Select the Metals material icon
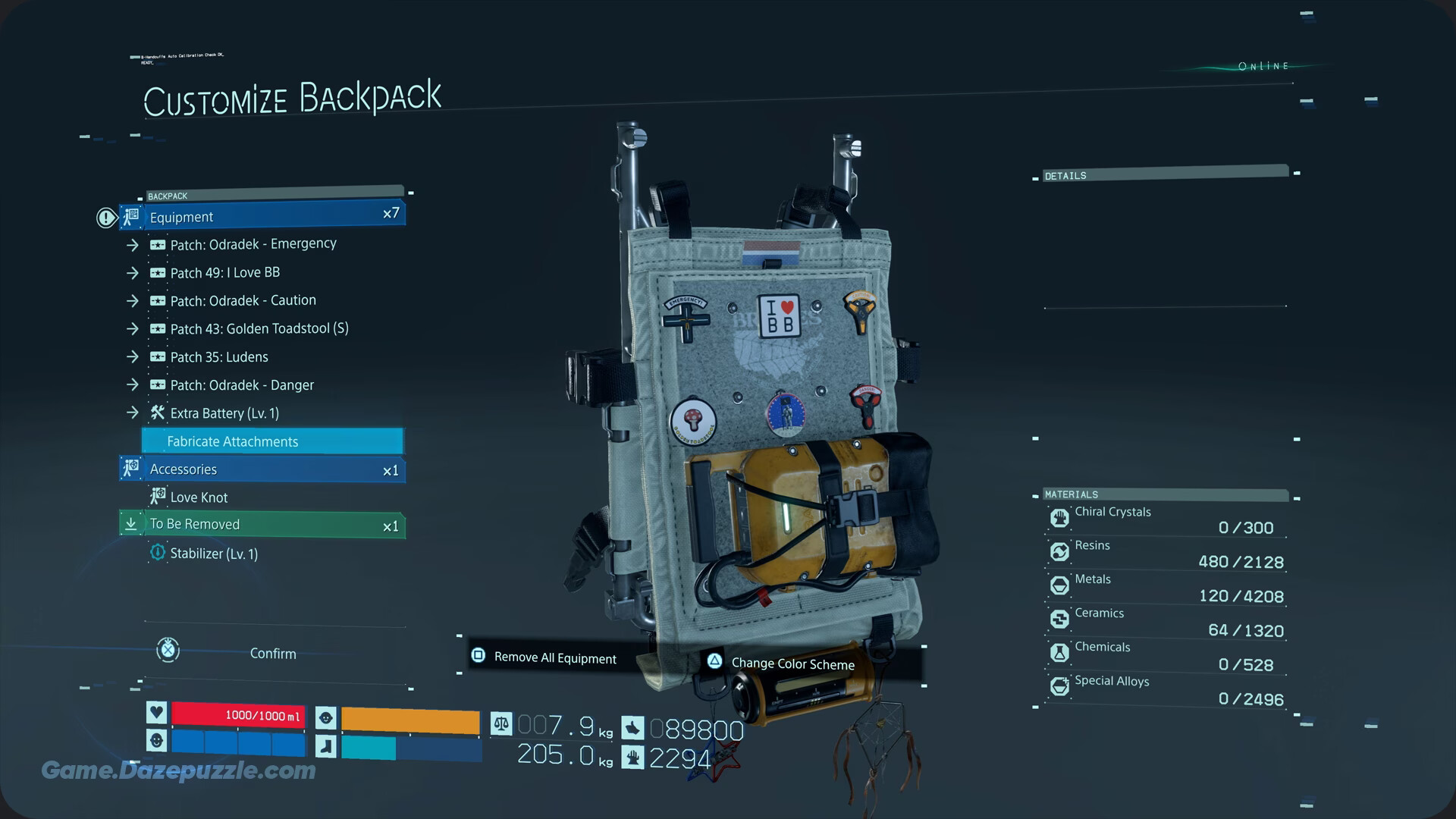This screenshot has height=819, width=1456. 1059,585
